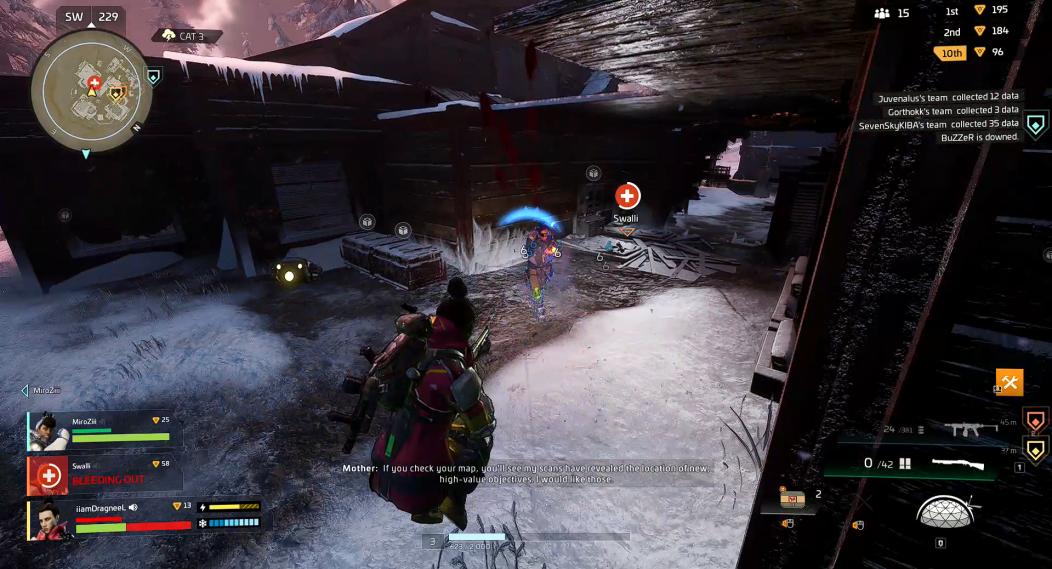Click the revive marker on the minimap
This screenshot has height=569, width=1052.
(94, 81)
